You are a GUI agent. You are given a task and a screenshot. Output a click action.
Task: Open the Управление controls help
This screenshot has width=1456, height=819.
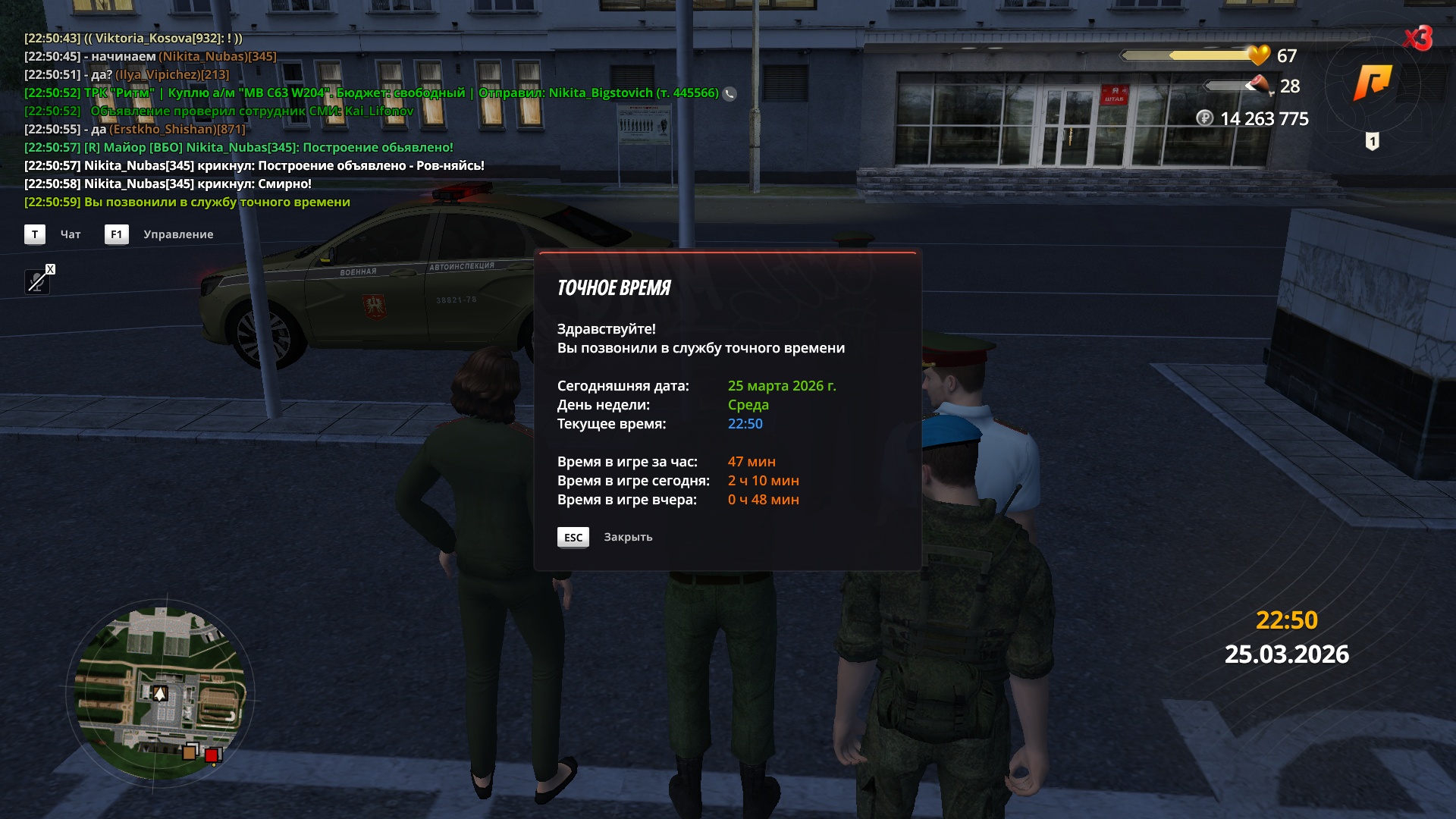coord(117,234)
